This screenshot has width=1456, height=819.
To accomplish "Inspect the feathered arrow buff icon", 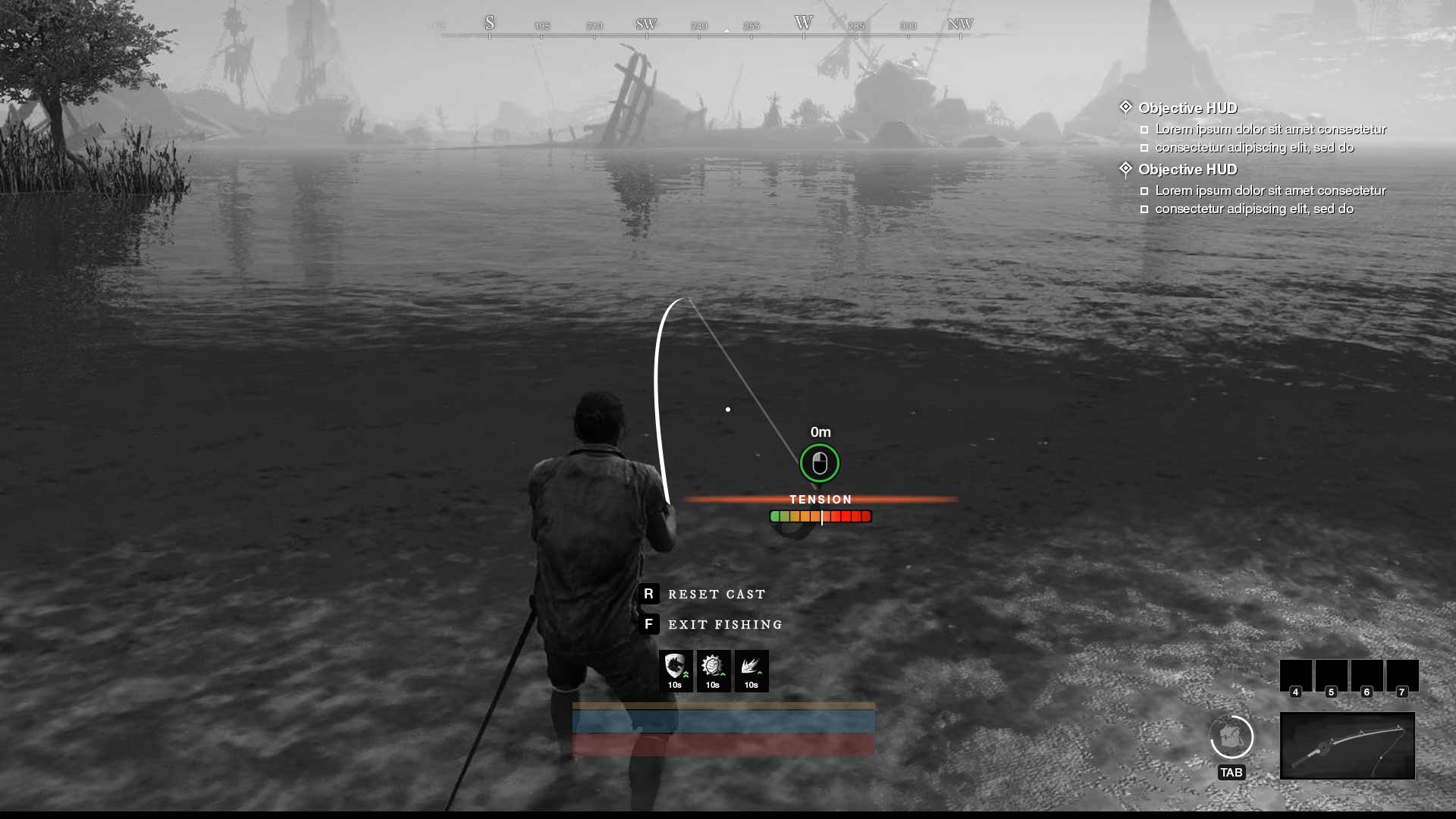I will [751, 670].
